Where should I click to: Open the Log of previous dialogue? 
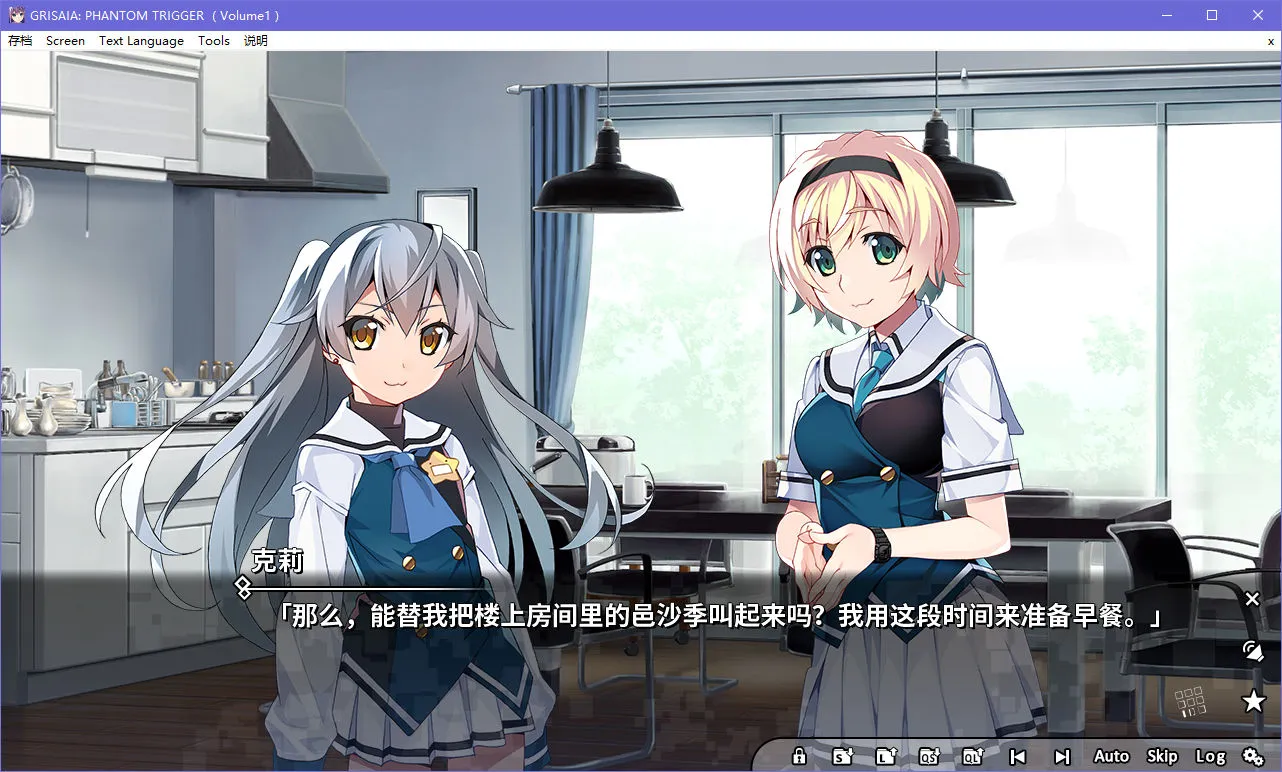coord(1211,756)
